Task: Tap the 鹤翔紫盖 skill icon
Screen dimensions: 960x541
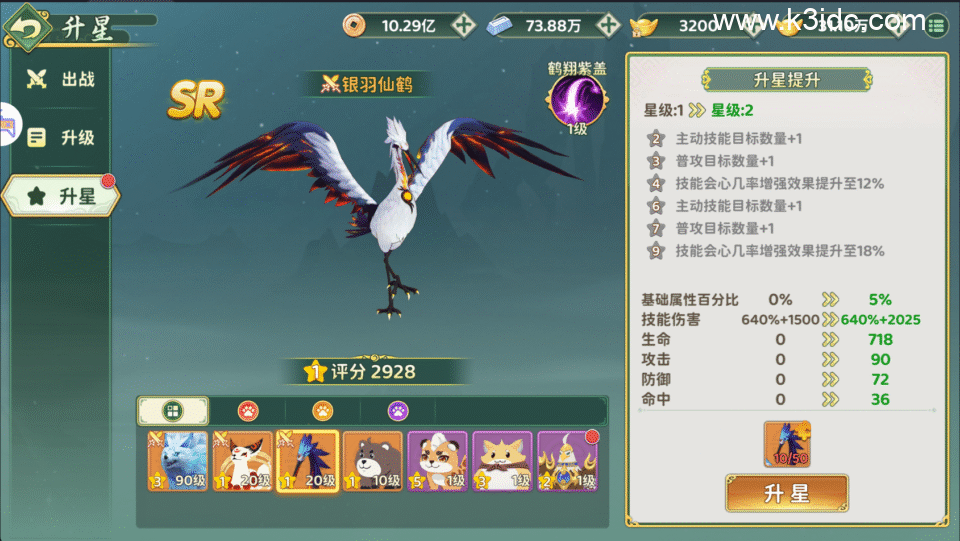Action: pos(576,103)
